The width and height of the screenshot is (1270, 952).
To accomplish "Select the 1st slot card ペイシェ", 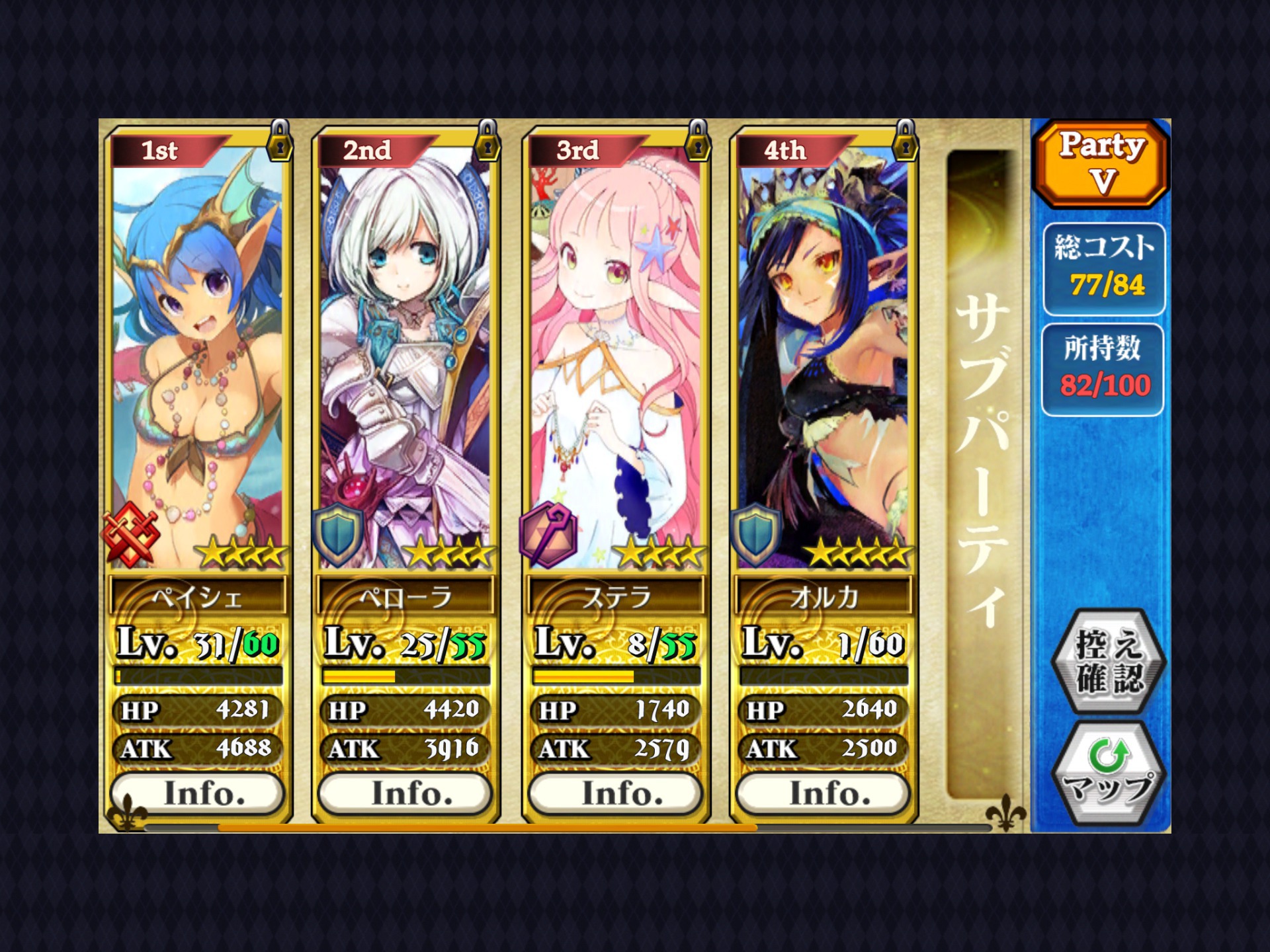I will pyautogui.click(x=198, y=357).
